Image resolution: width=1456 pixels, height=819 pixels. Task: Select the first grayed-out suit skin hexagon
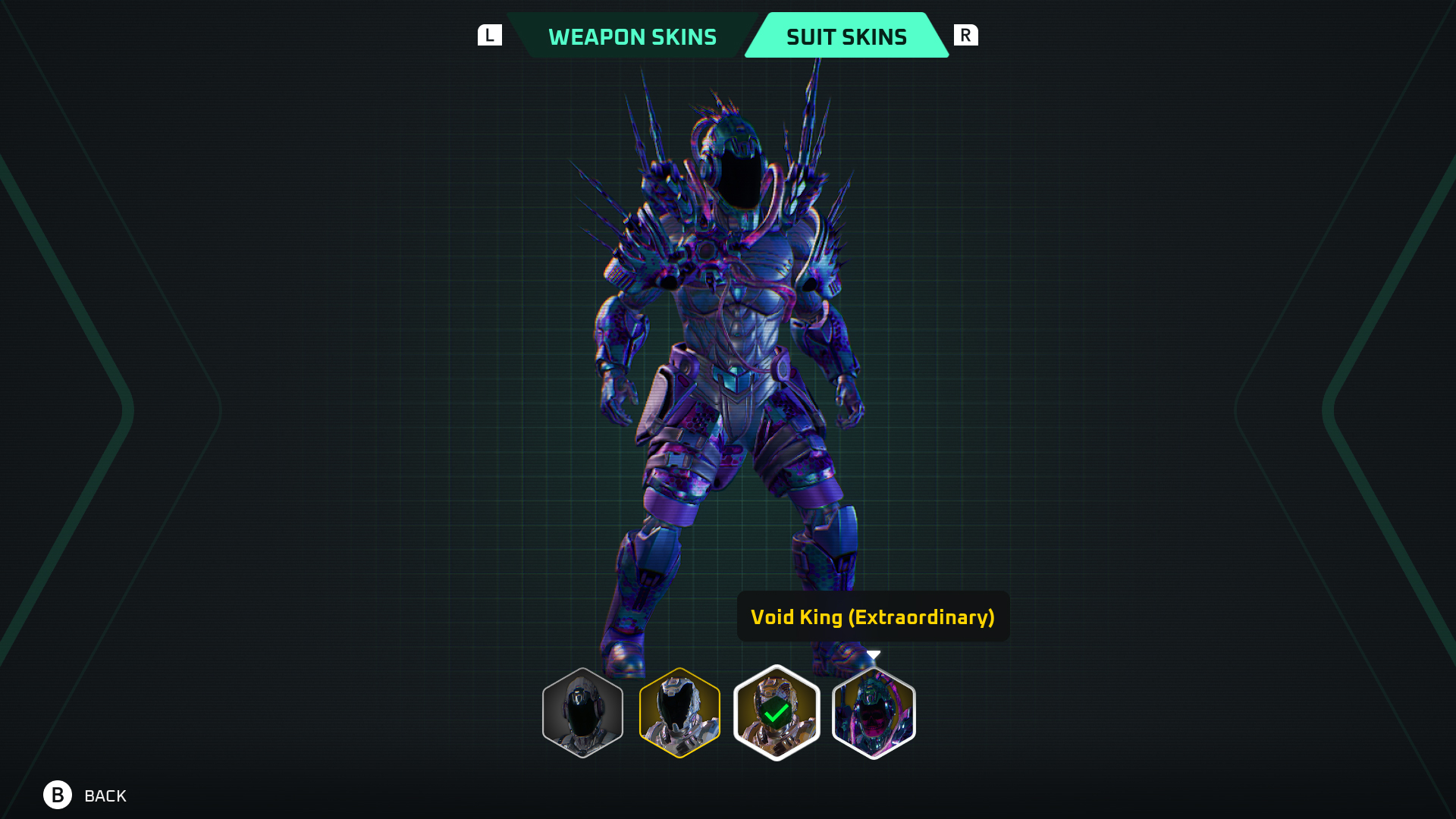[581, 713]
